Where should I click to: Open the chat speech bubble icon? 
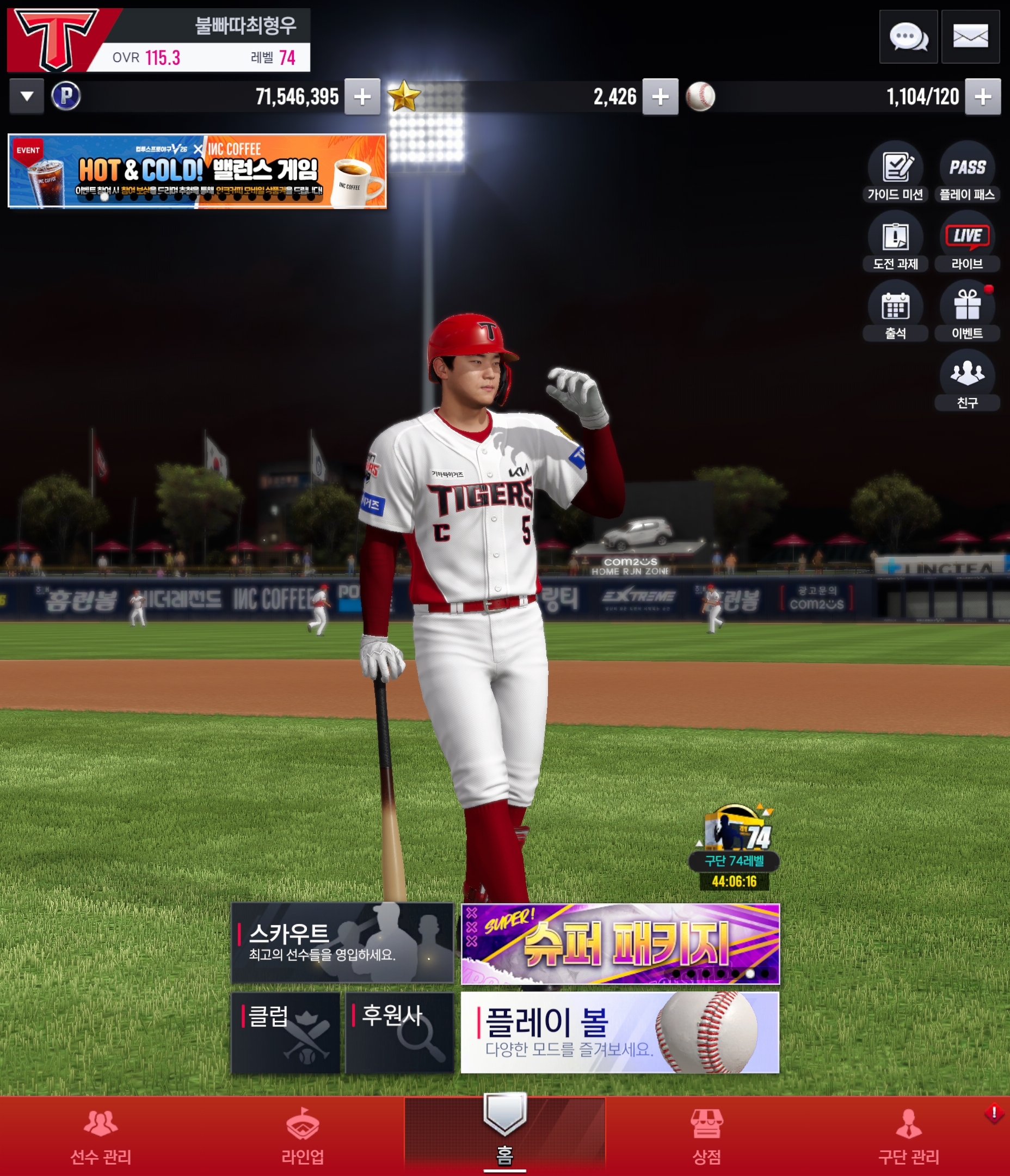point(908,37)
